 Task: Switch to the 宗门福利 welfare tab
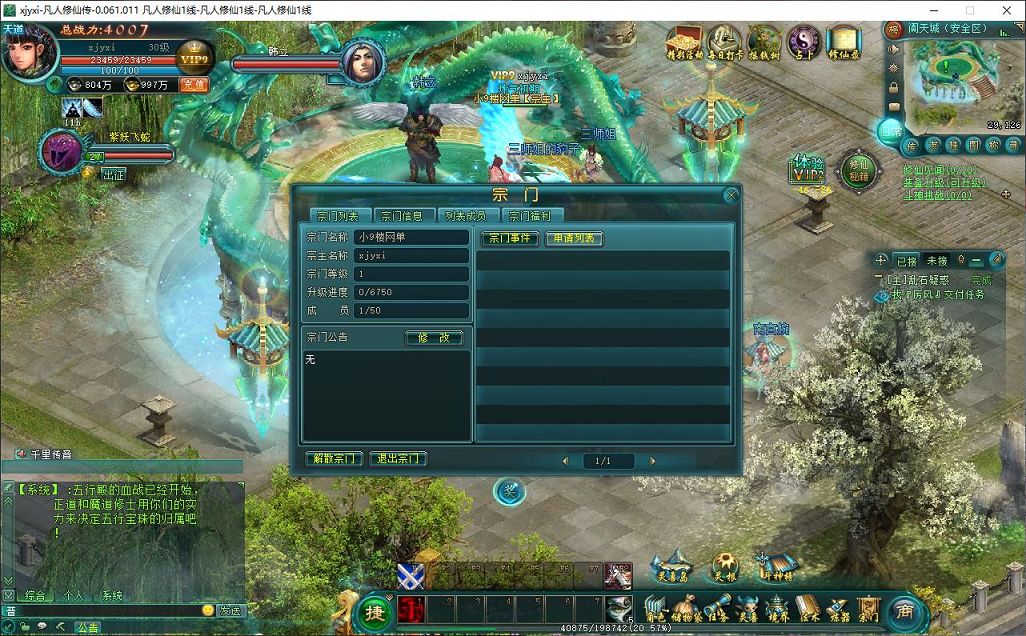[529, 215]
